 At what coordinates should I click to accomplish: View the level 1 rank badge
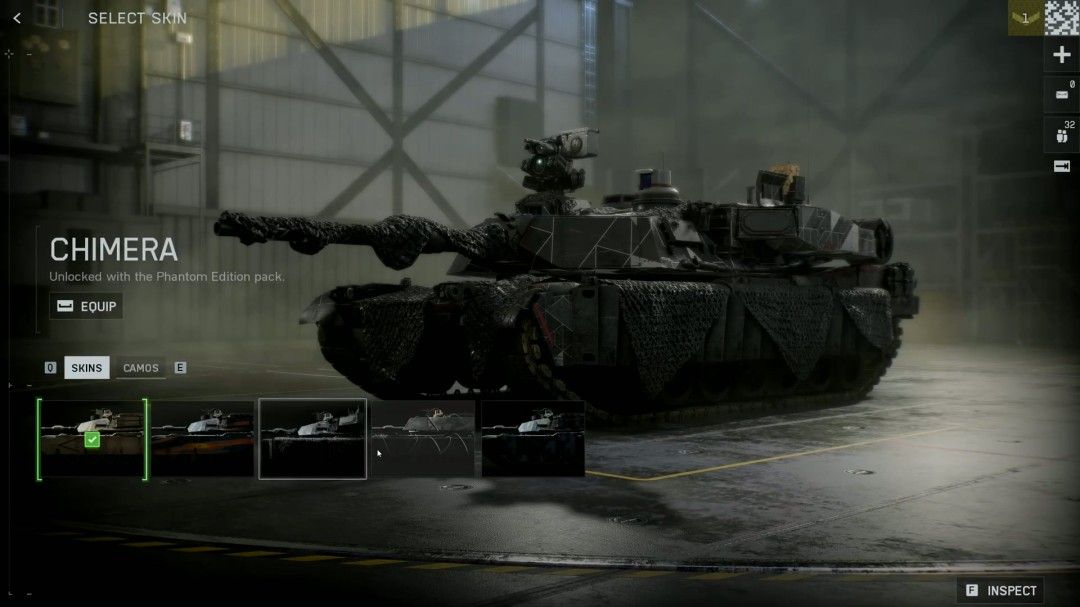click(1025, 18)
